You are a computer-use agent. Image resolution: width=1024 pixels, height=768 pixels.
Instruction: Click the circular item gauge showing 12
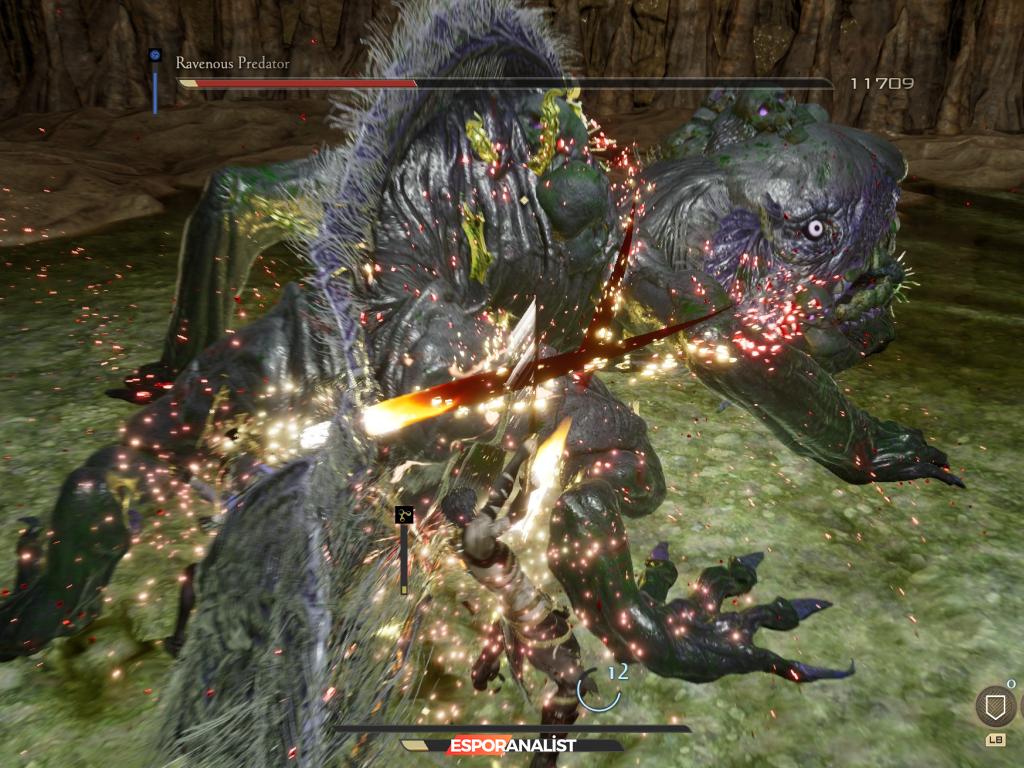coord(599,690)
